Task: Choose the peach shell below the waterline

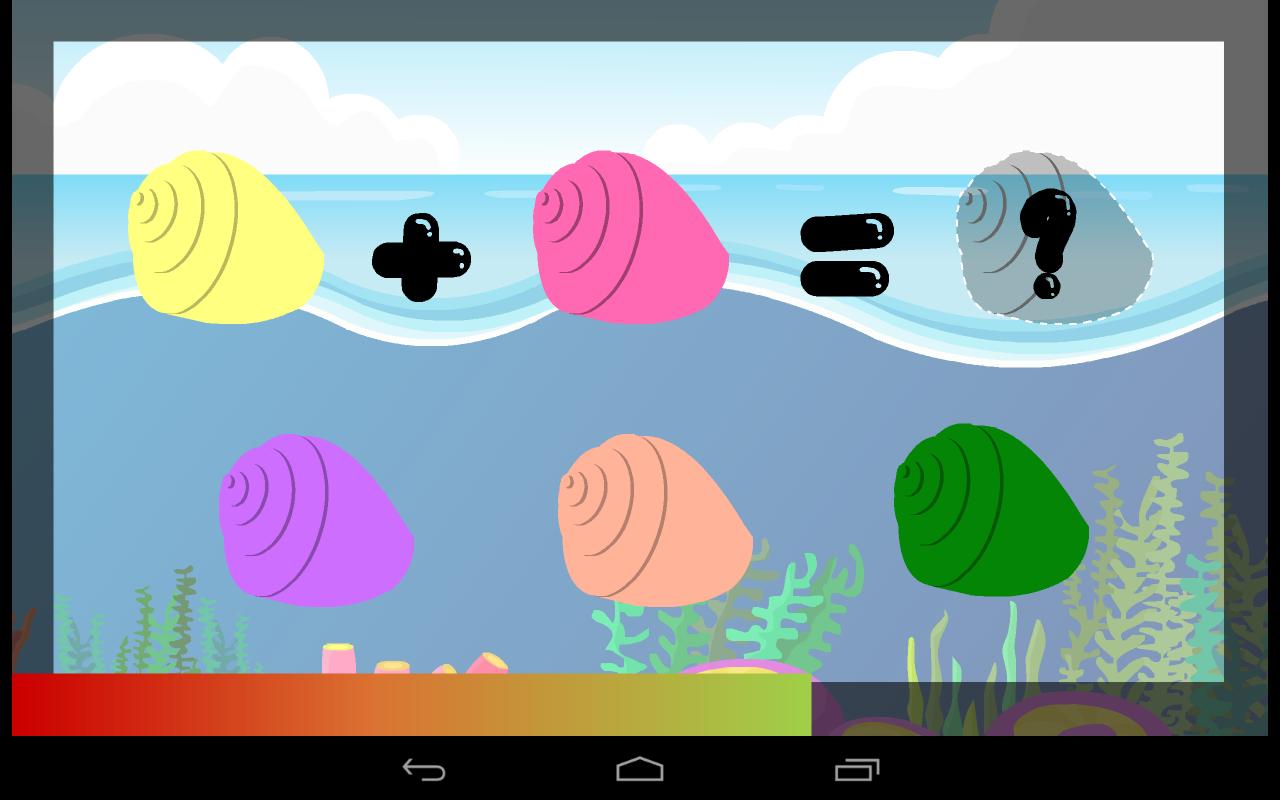Action: click(x=655, y=520)
